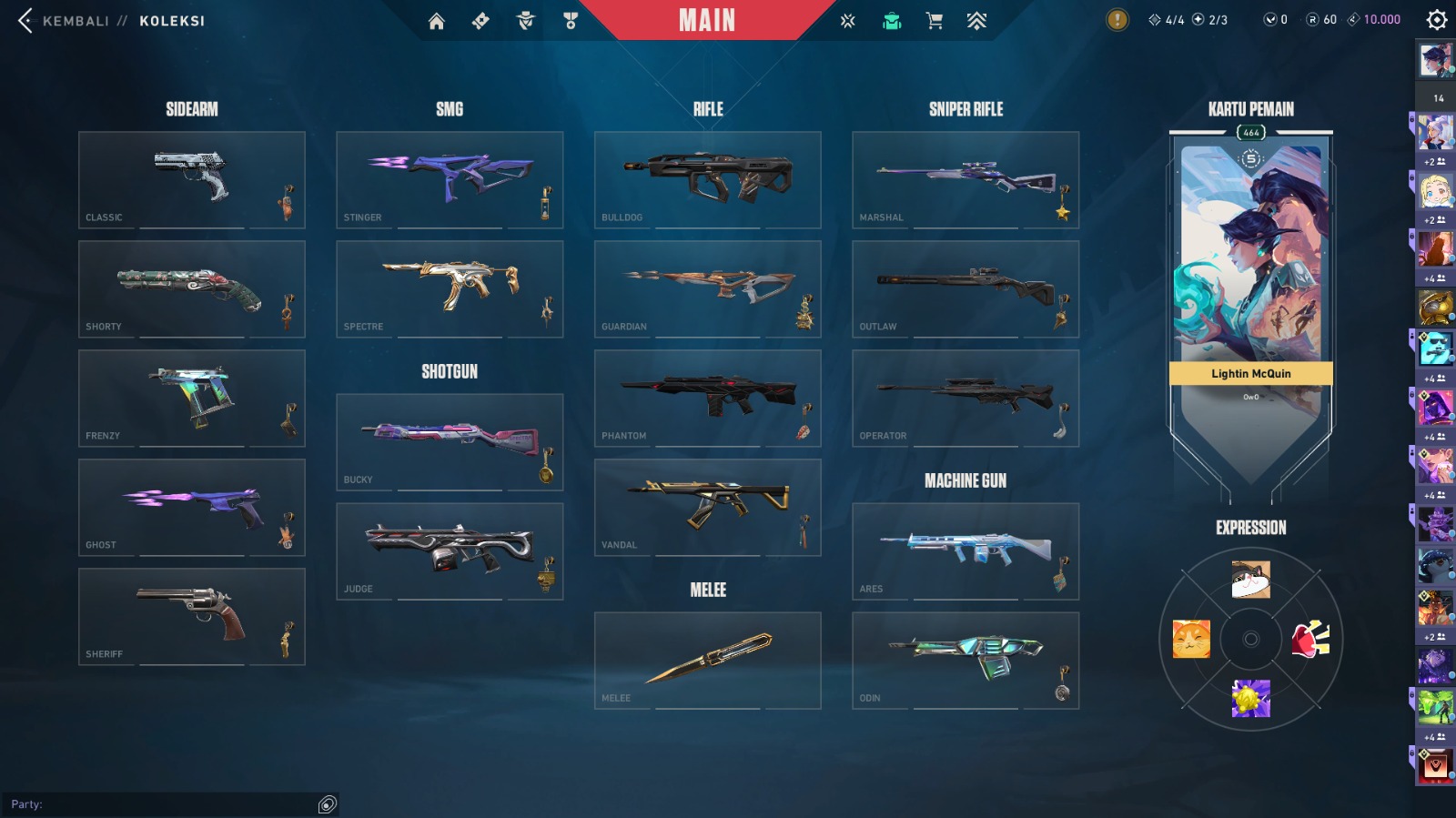The width and height of the screenshot is (1456, 818).
Task: Select the Spectre SMG slot
Action: tap(449, 288)
